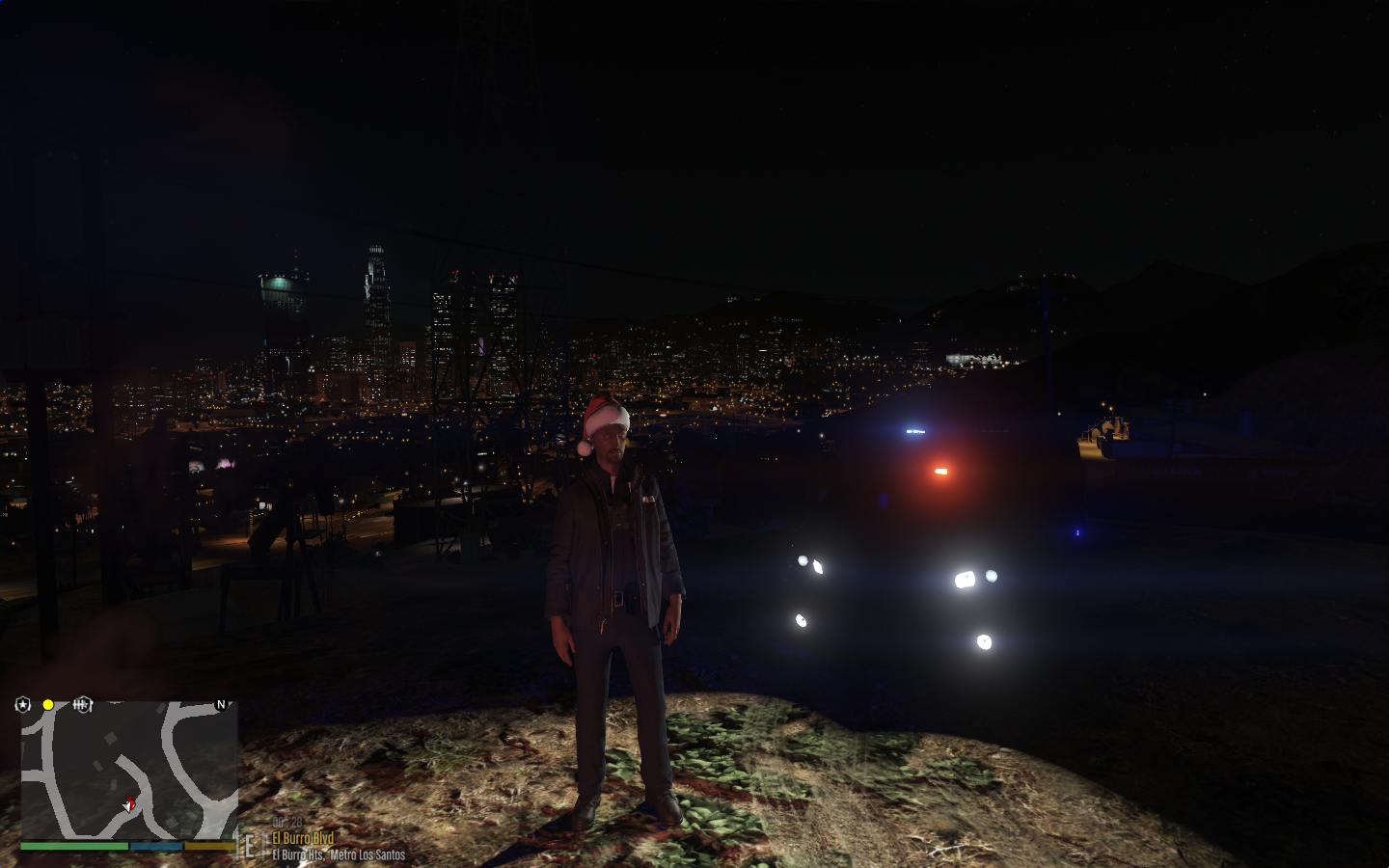Select the barred shield station blip

coord(83,705)
